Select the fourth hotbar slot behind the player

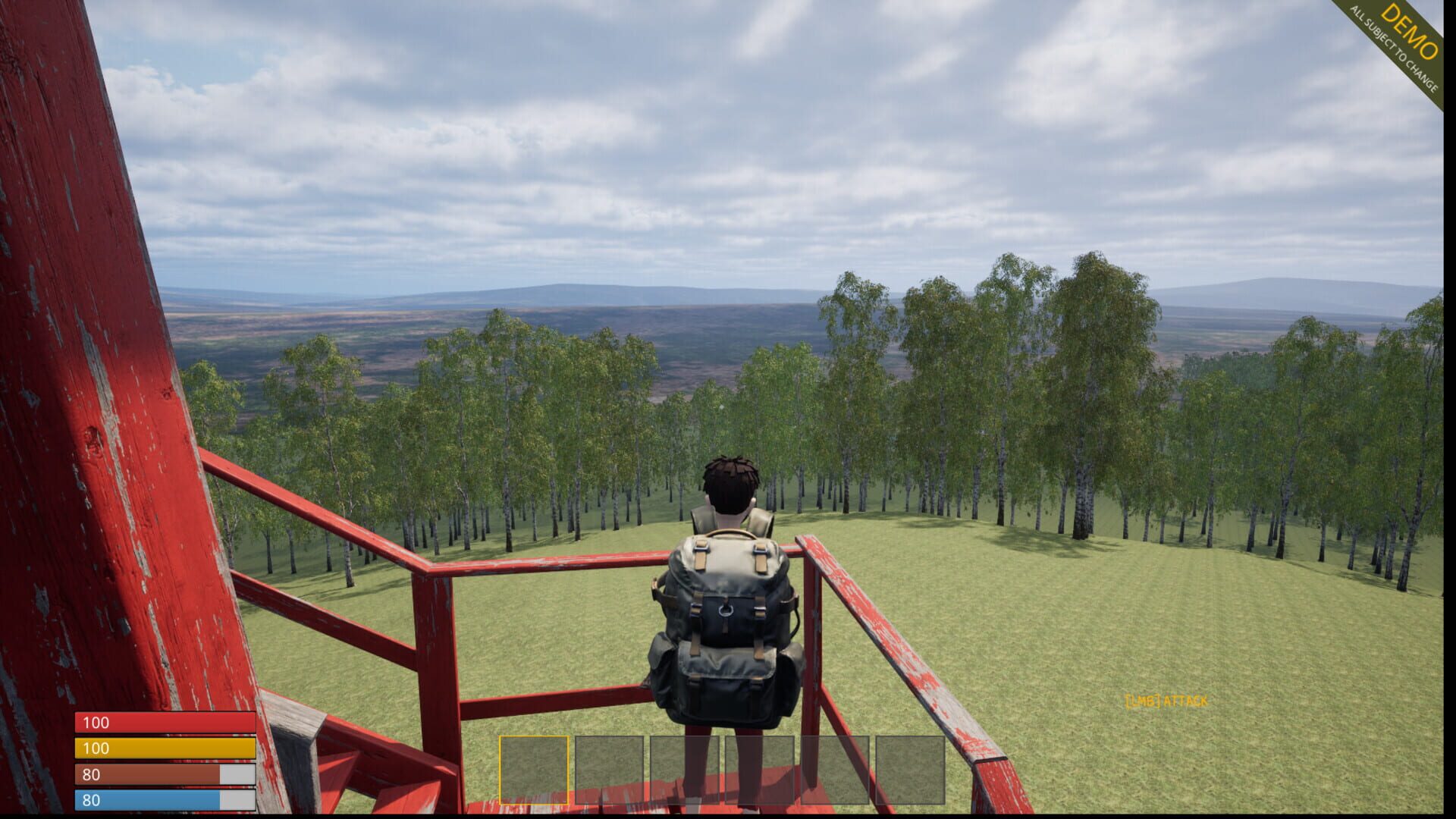tap(760, 770)
